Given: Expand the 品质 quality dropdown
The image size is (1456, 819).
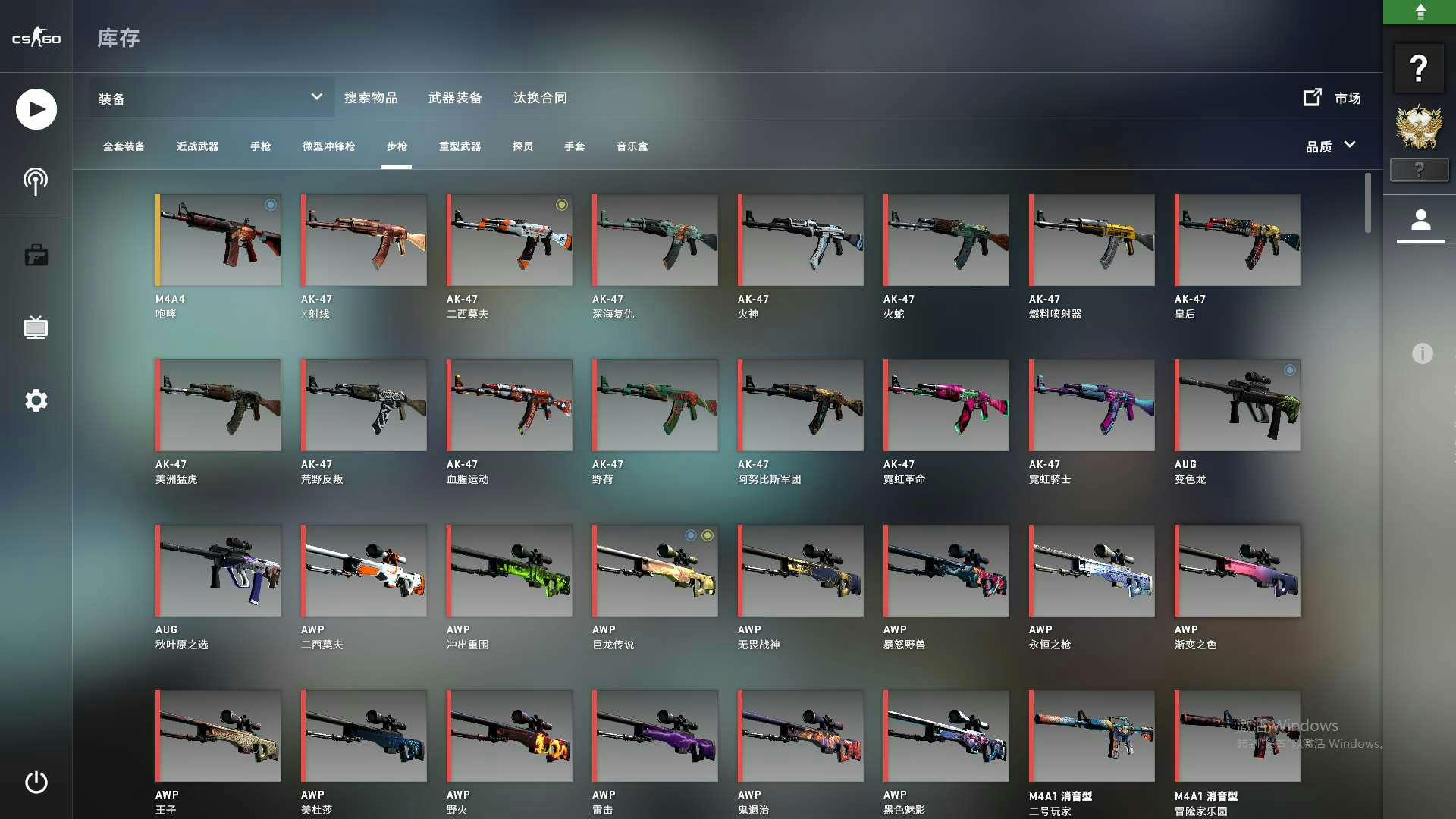Looking at the screenshot, I should (x=1330, y=146).
